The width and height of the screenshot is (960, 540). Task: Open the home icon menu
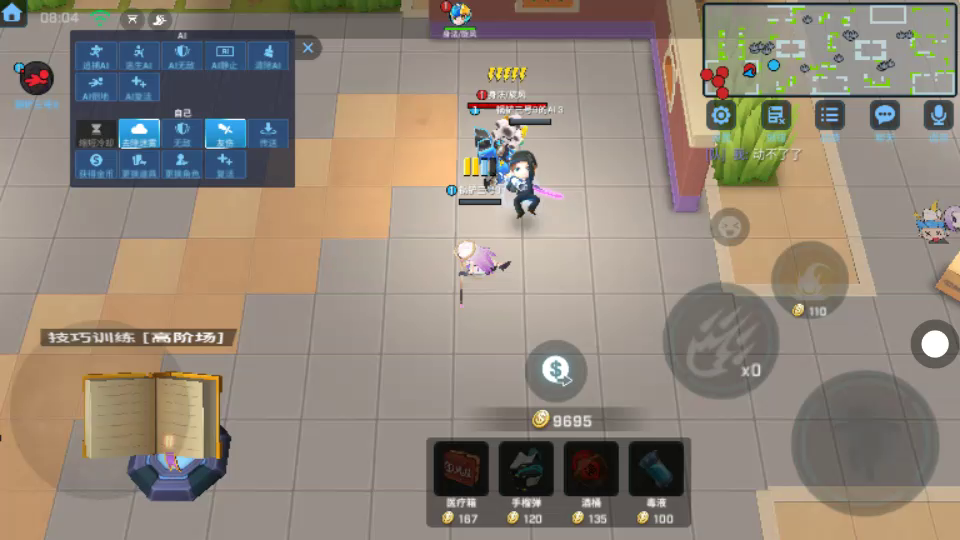coord(12,14)
